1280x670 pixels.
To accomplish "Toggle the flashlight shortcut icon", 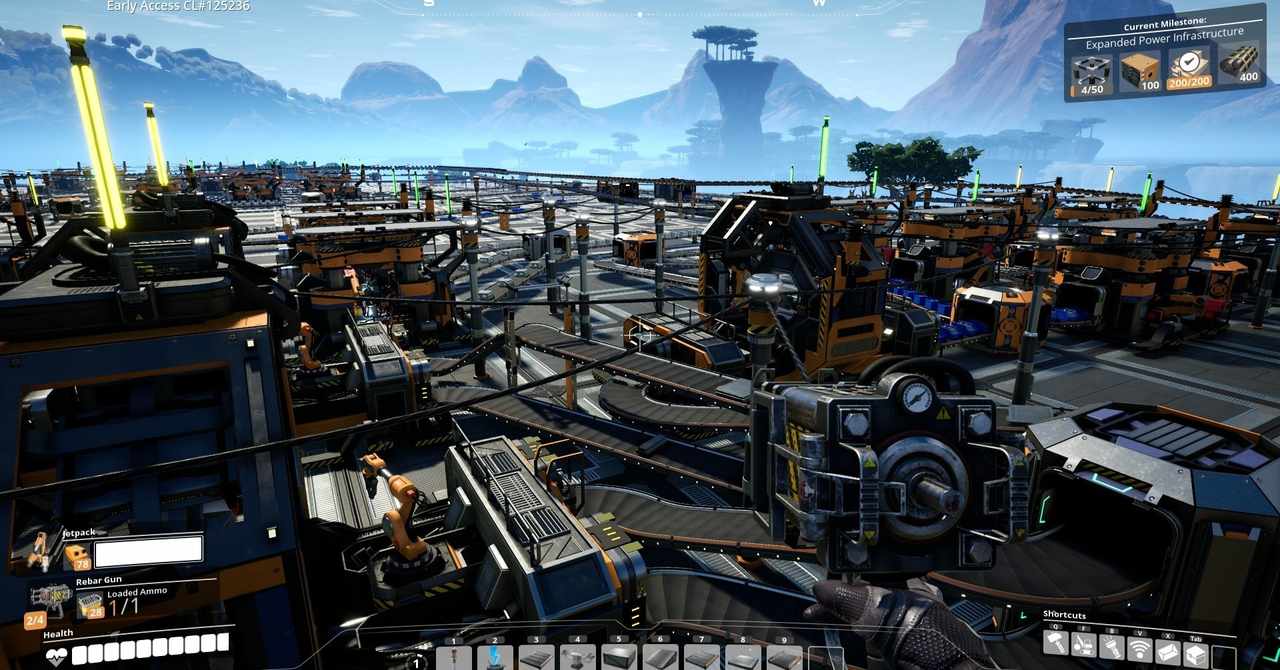I will pyautogui.click(x=1111, y=648).
